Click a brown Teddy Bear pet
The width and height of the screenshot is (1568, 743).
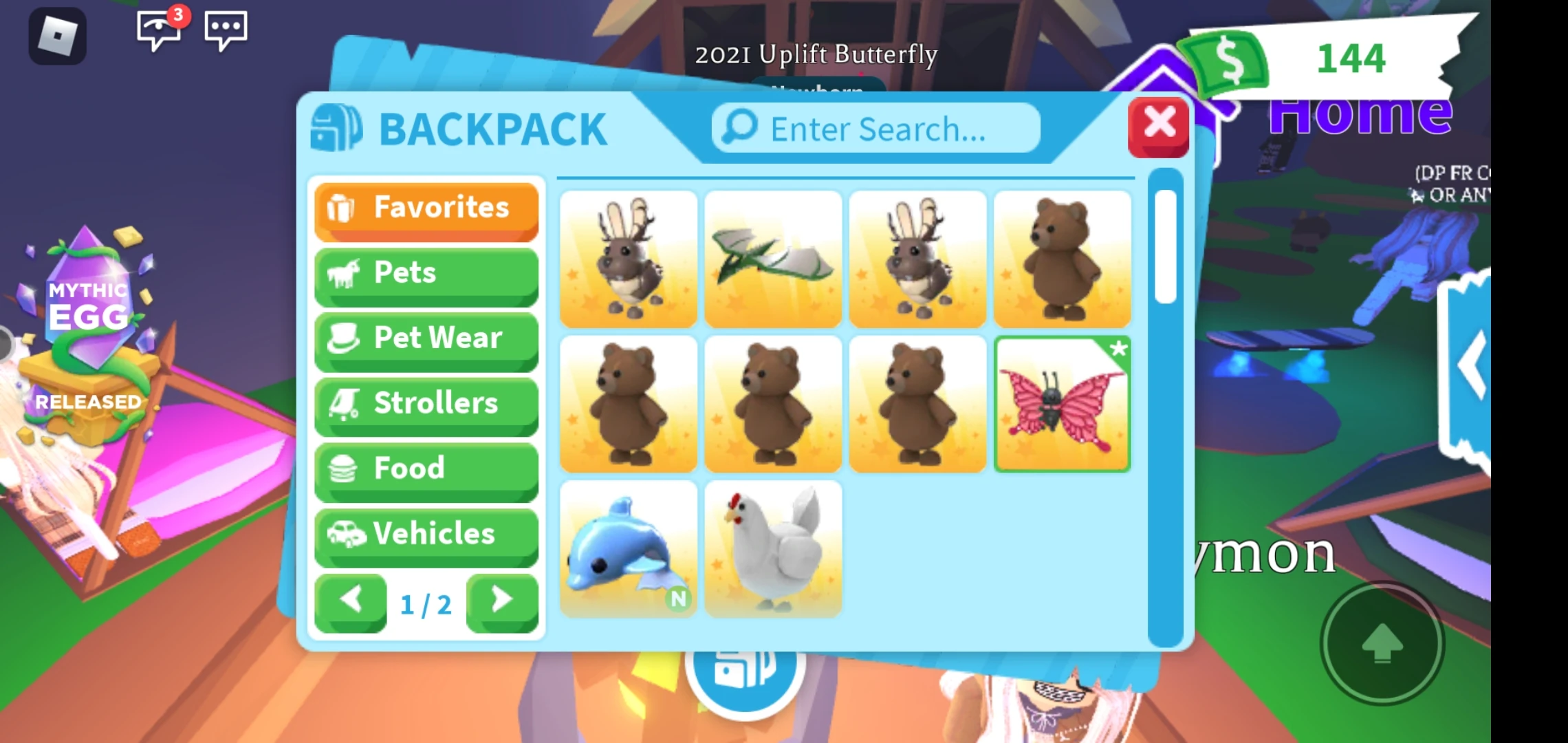tap(1063, 258)
